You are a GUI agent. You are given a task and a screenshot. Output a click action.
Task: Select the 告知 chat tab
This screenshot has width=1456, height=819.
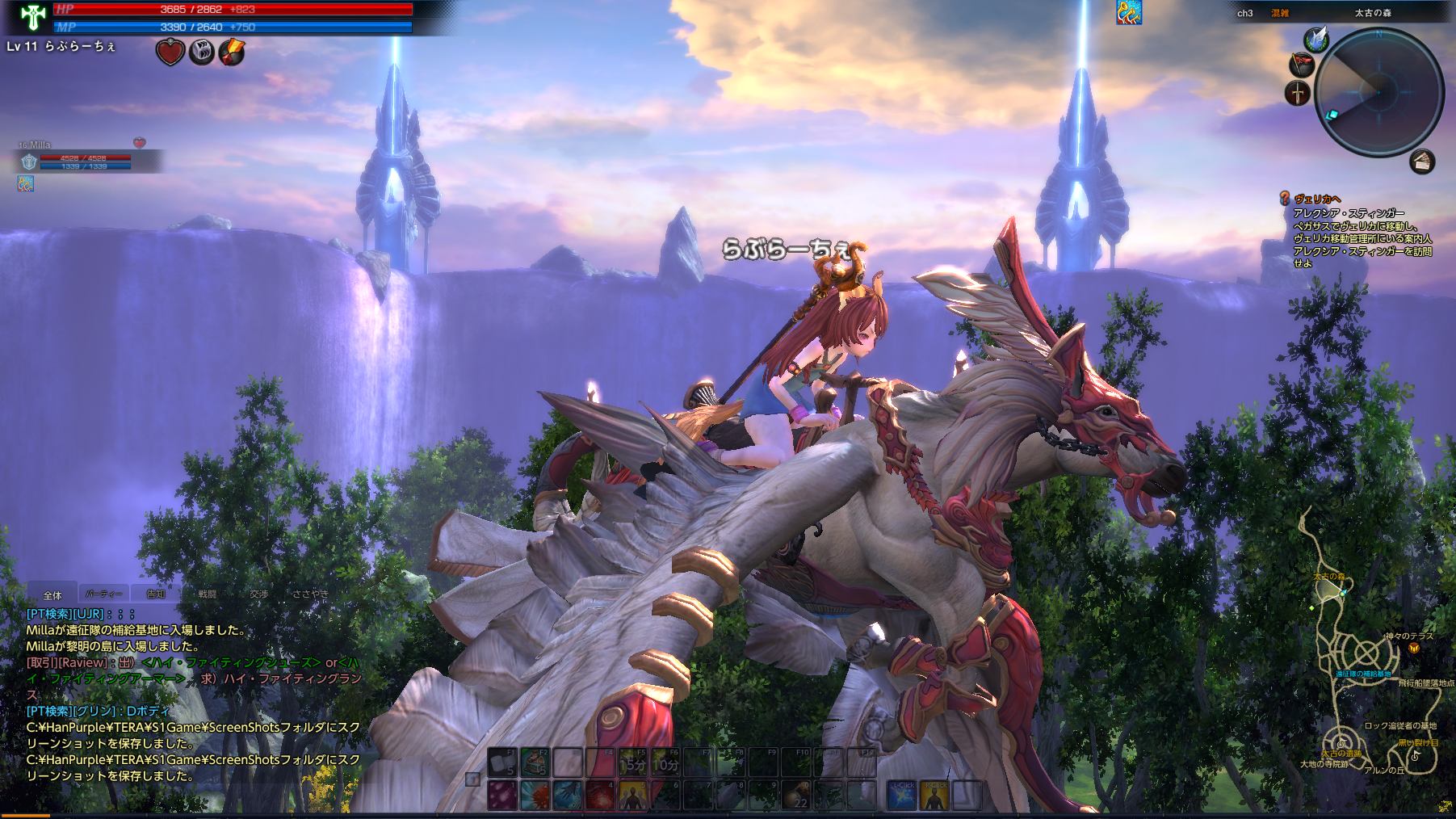(x=155, y=594)
